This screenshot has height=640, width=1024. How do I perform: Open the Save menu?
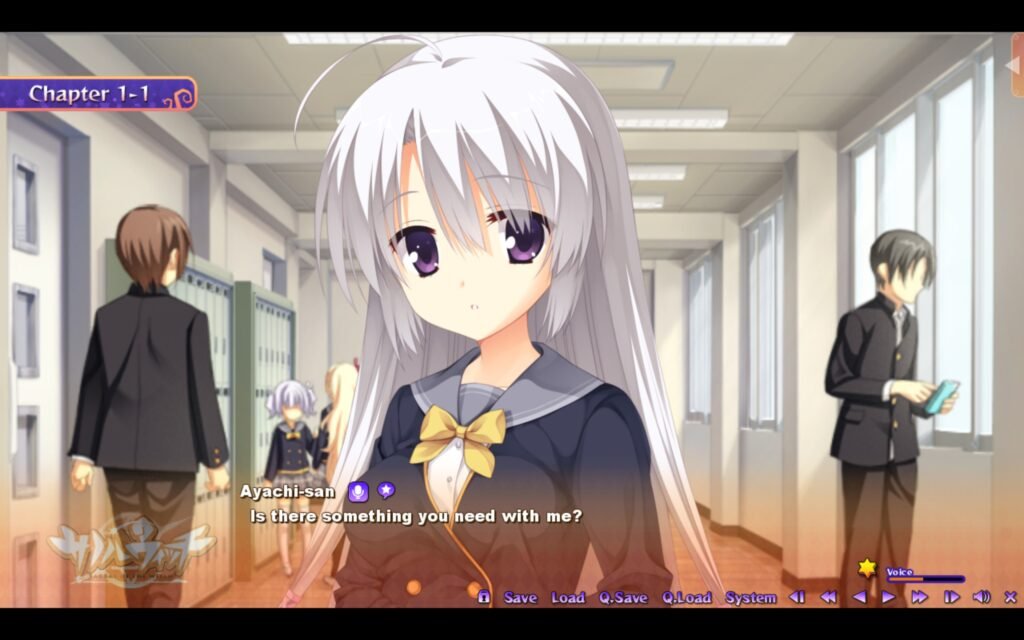pos(520,597)
